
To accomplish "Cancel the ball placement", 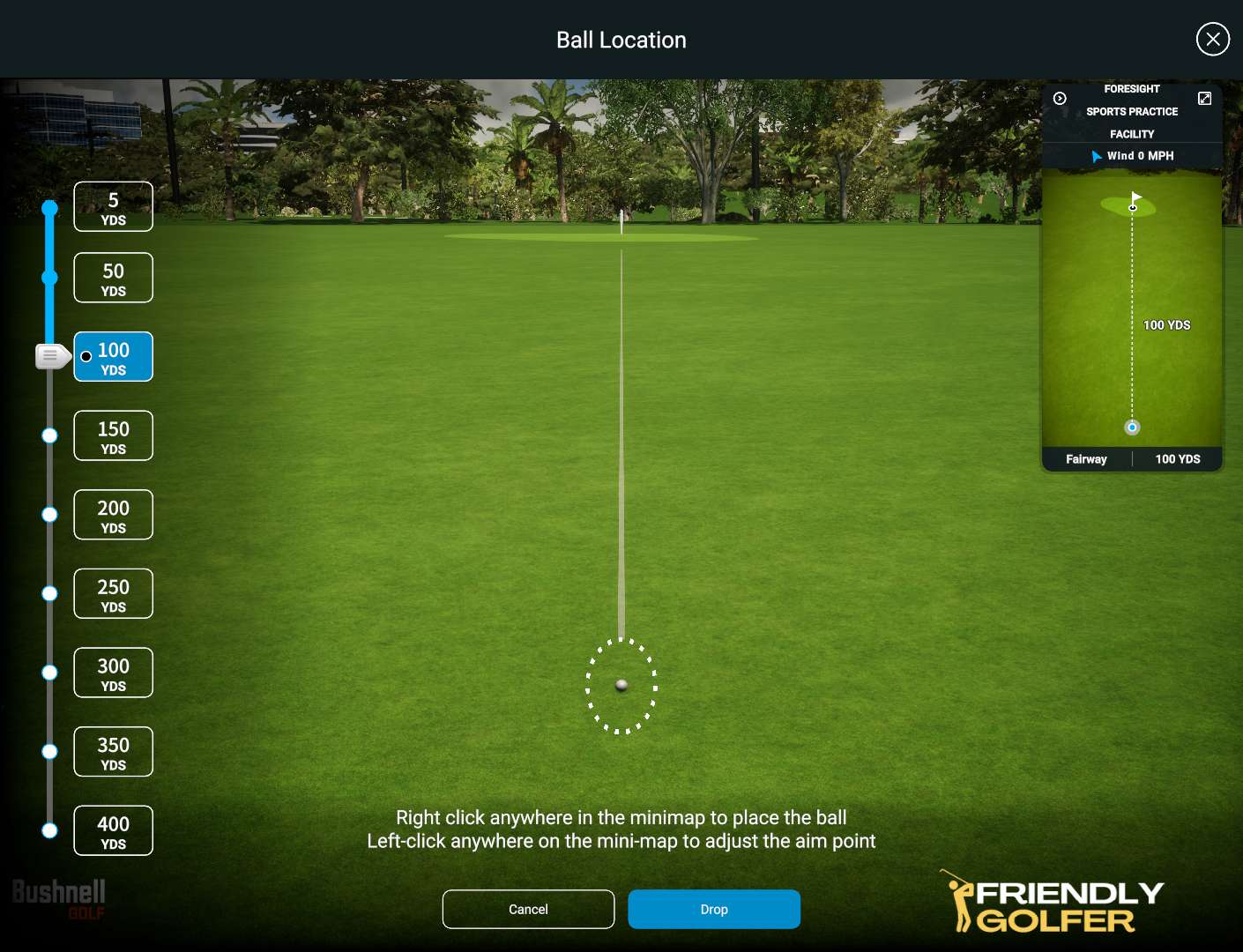I will [528, 909].
